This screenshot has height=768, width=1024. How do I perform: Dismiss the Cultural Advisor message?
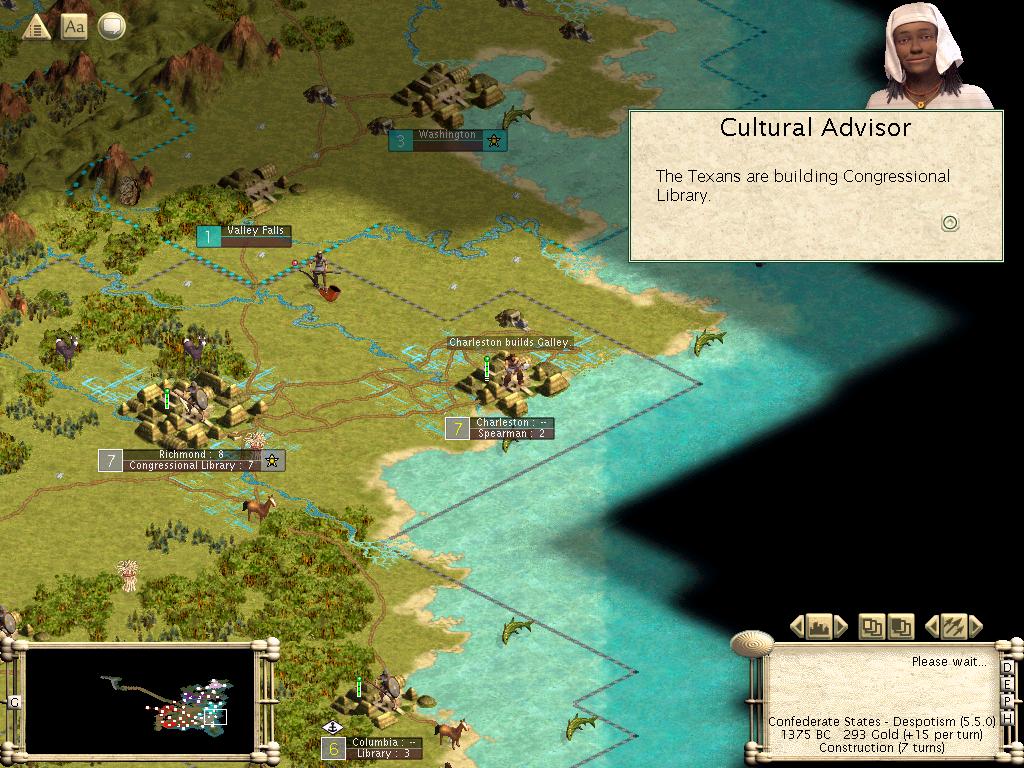(x=950, y=223)
